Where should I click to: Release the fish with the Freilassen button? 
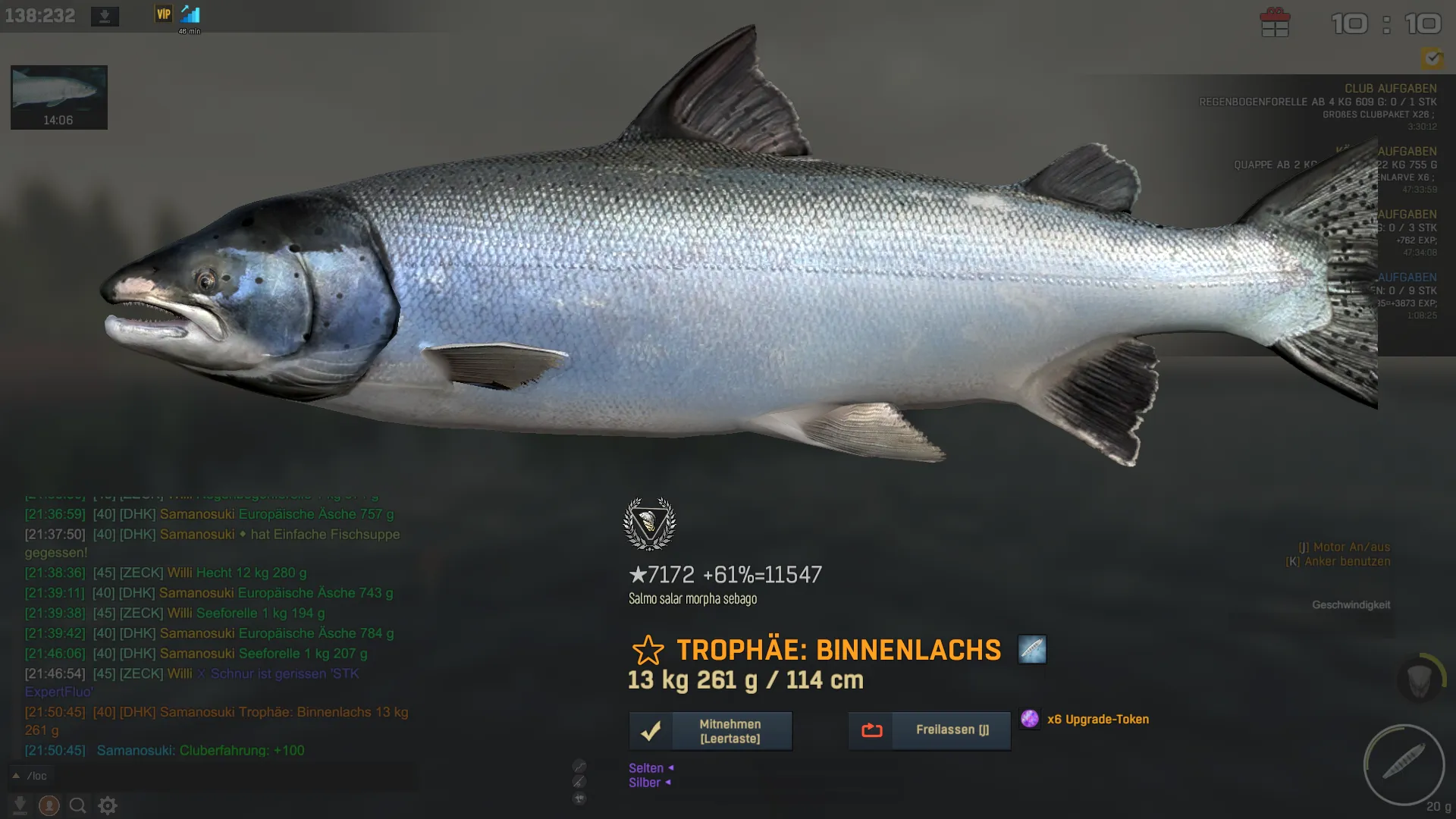click(929, 730)
